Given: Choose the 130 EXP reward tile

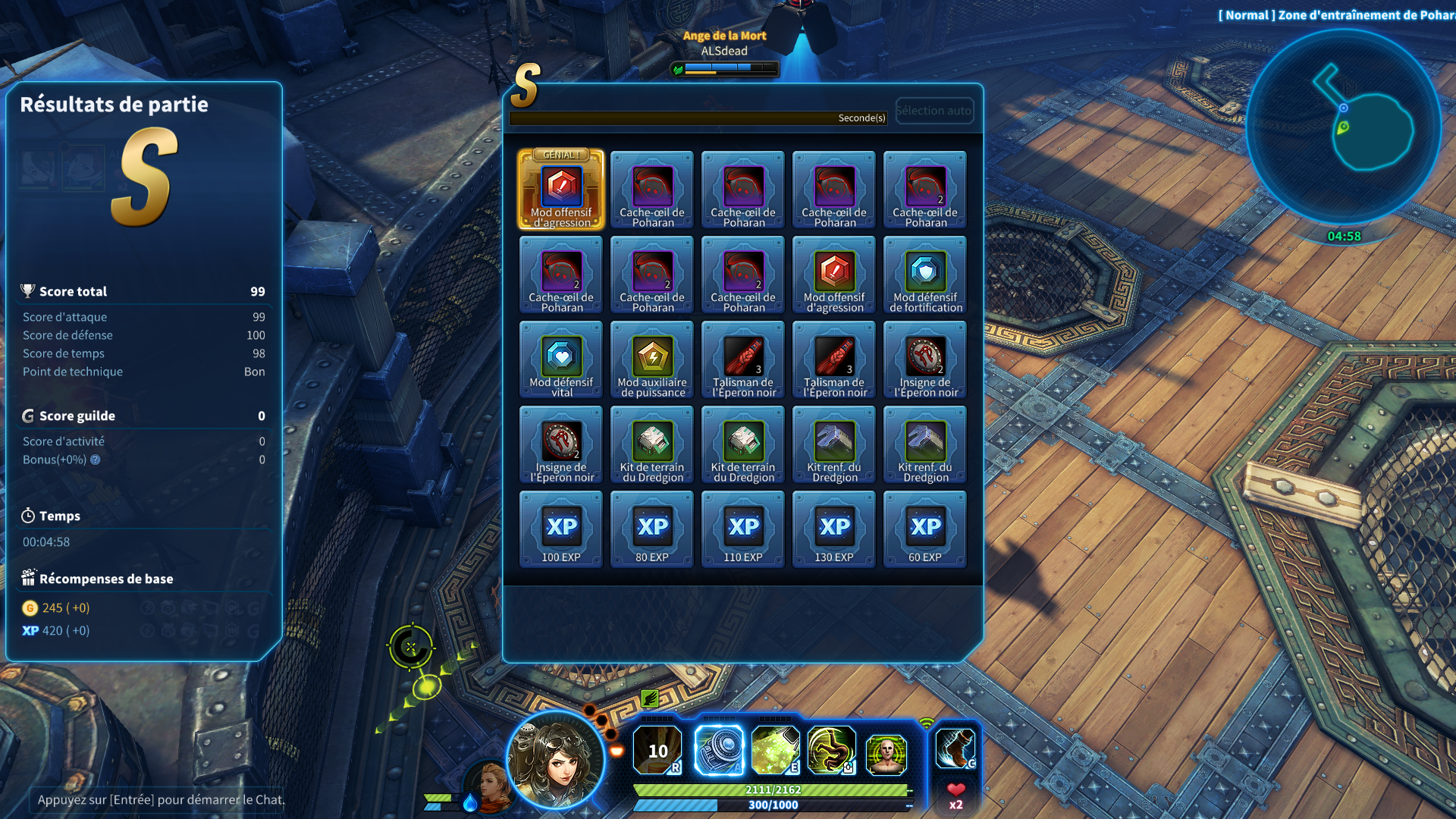Looking at the screenshot, I should point(834,529).
